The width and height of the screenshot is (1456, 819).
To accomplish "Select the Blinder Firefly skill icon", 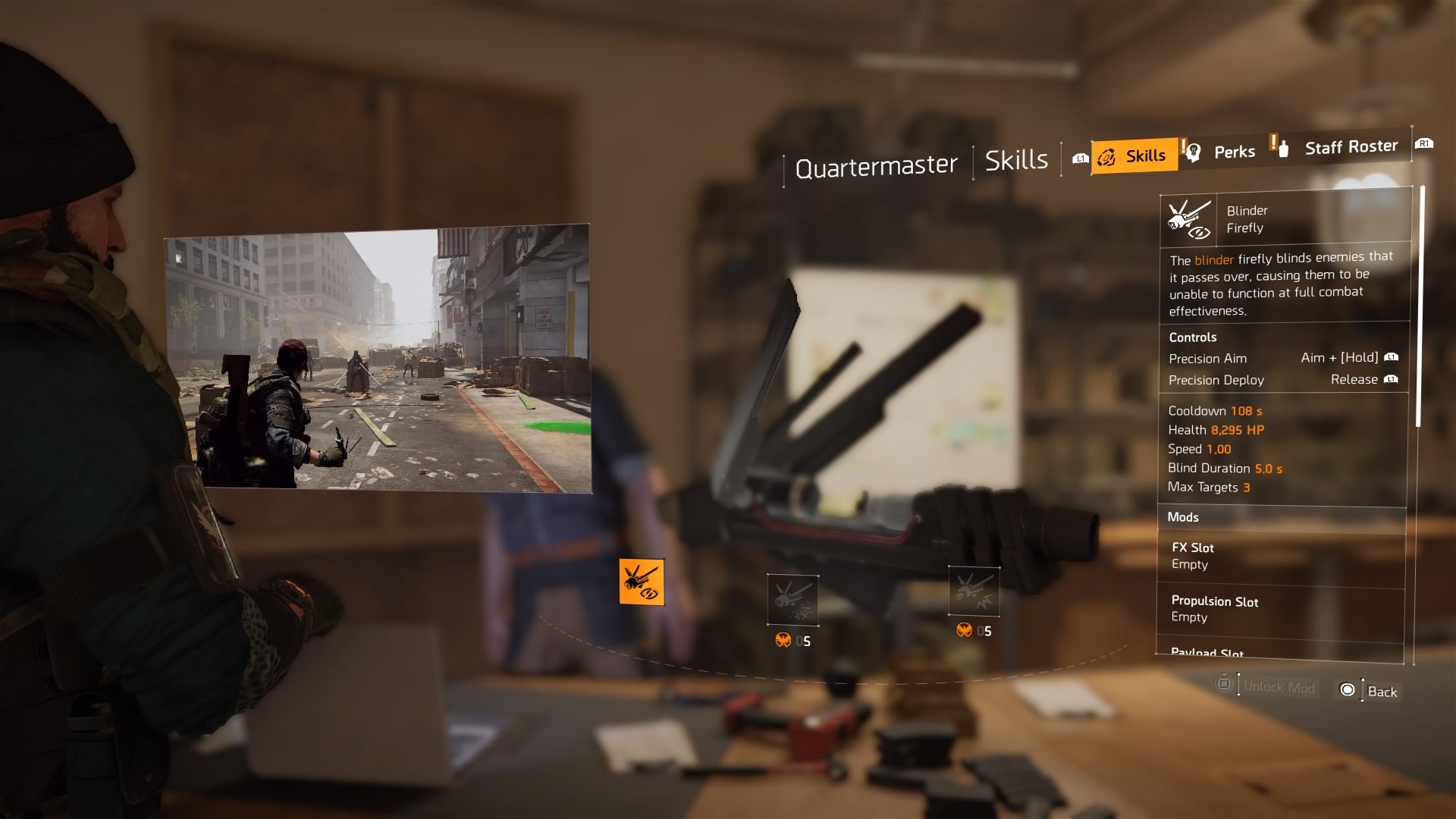I will [x=642, y=582].
